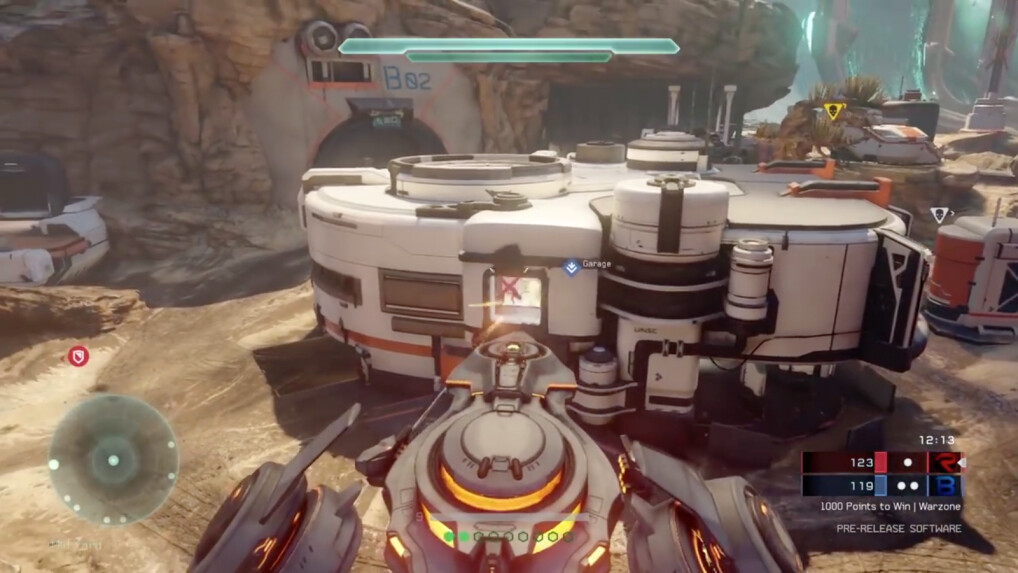The width and height of the screenshot is (1018, 573).
Task: Select the yellow triangle objective marker
Action: (x=834, y=110)
